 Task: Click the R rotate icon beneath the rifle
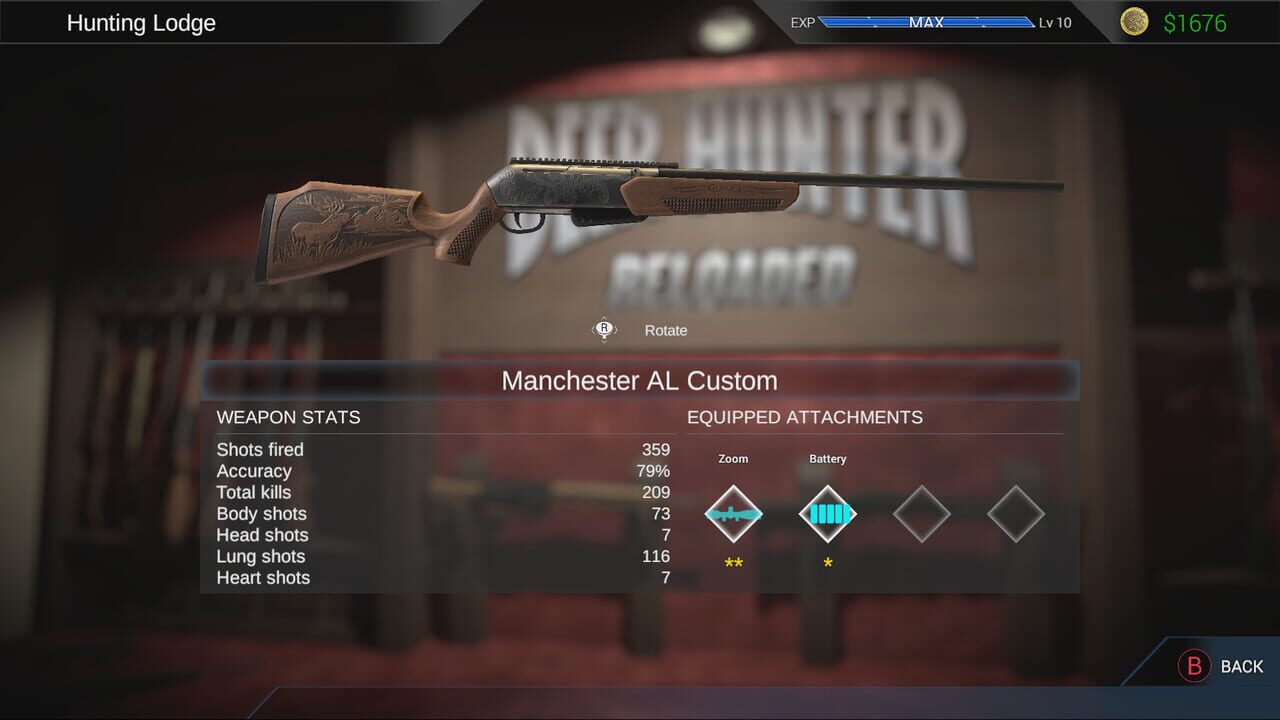point(603,329)
